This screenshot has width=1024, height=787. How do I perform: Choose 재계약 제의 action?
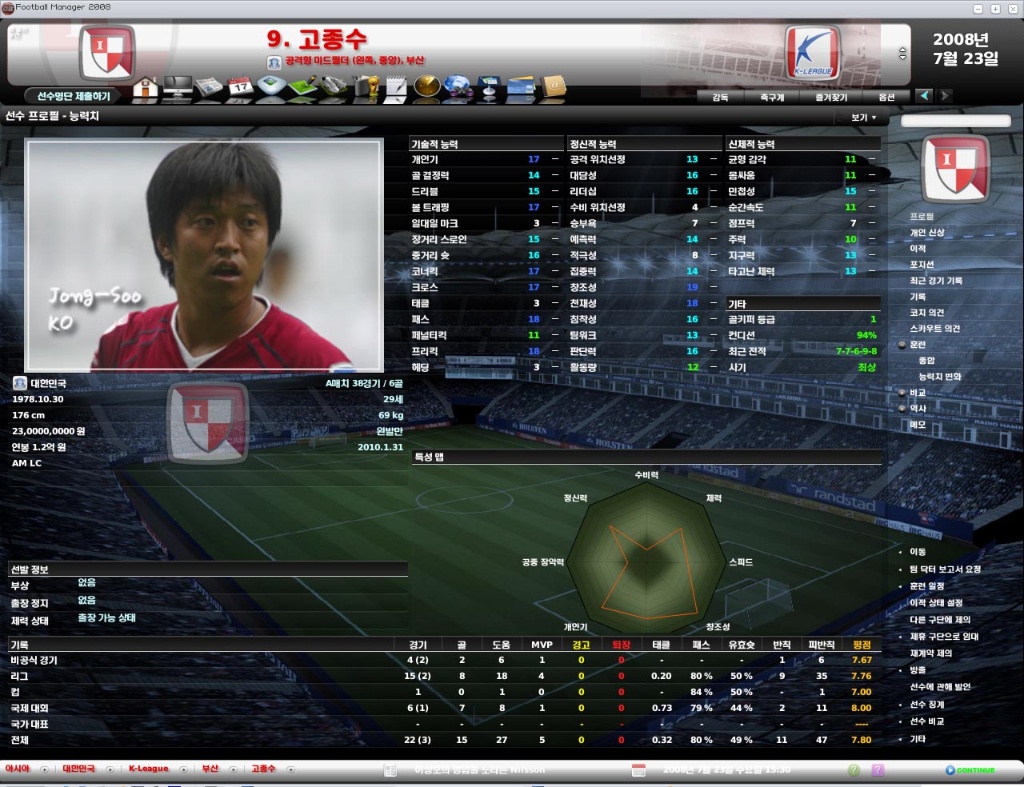[x=931, y=652]
